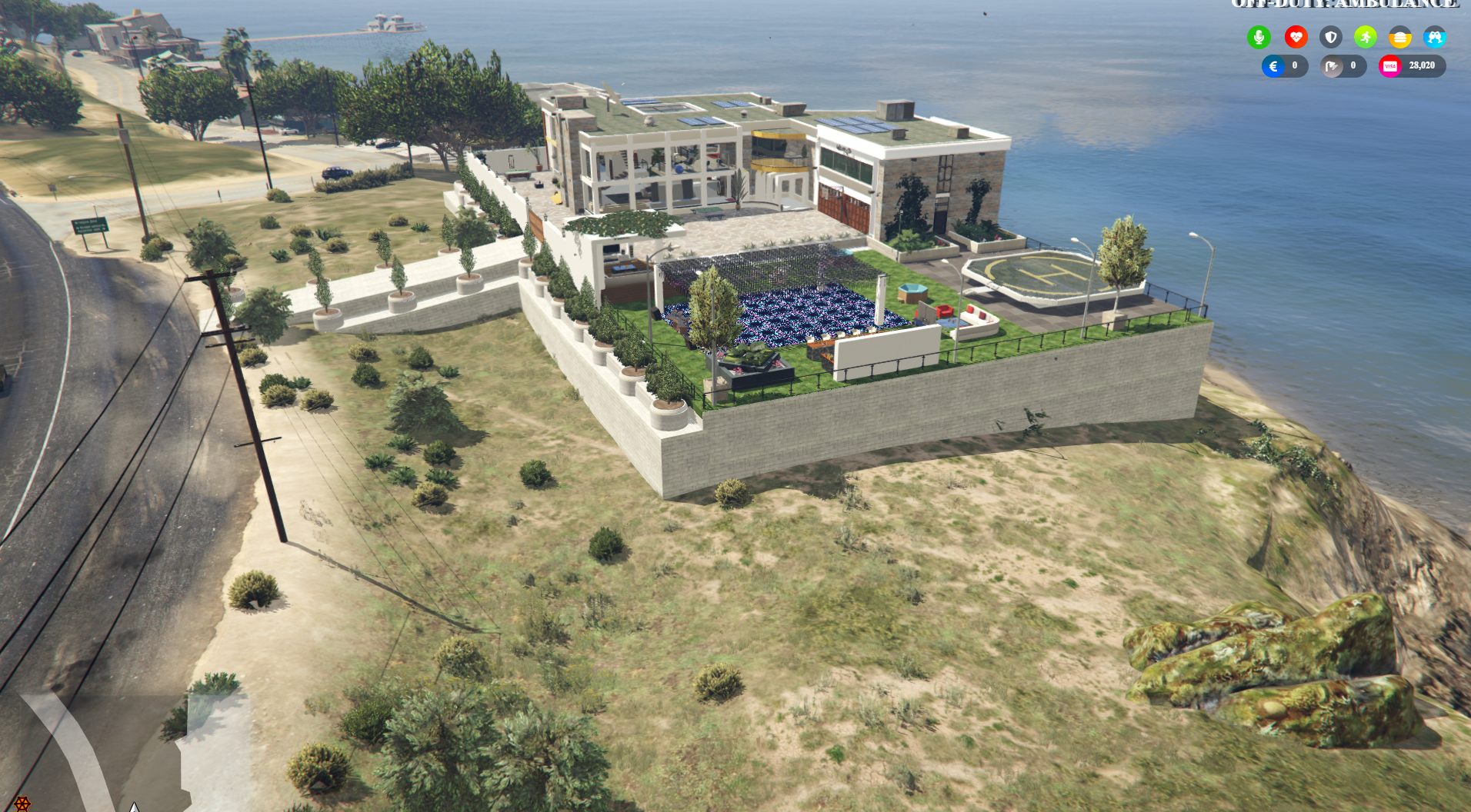Image resolution: width=1471 pixels, height=812 pixels.
Task: Select the gray armor shield icon
Action: pos(1331,36)
